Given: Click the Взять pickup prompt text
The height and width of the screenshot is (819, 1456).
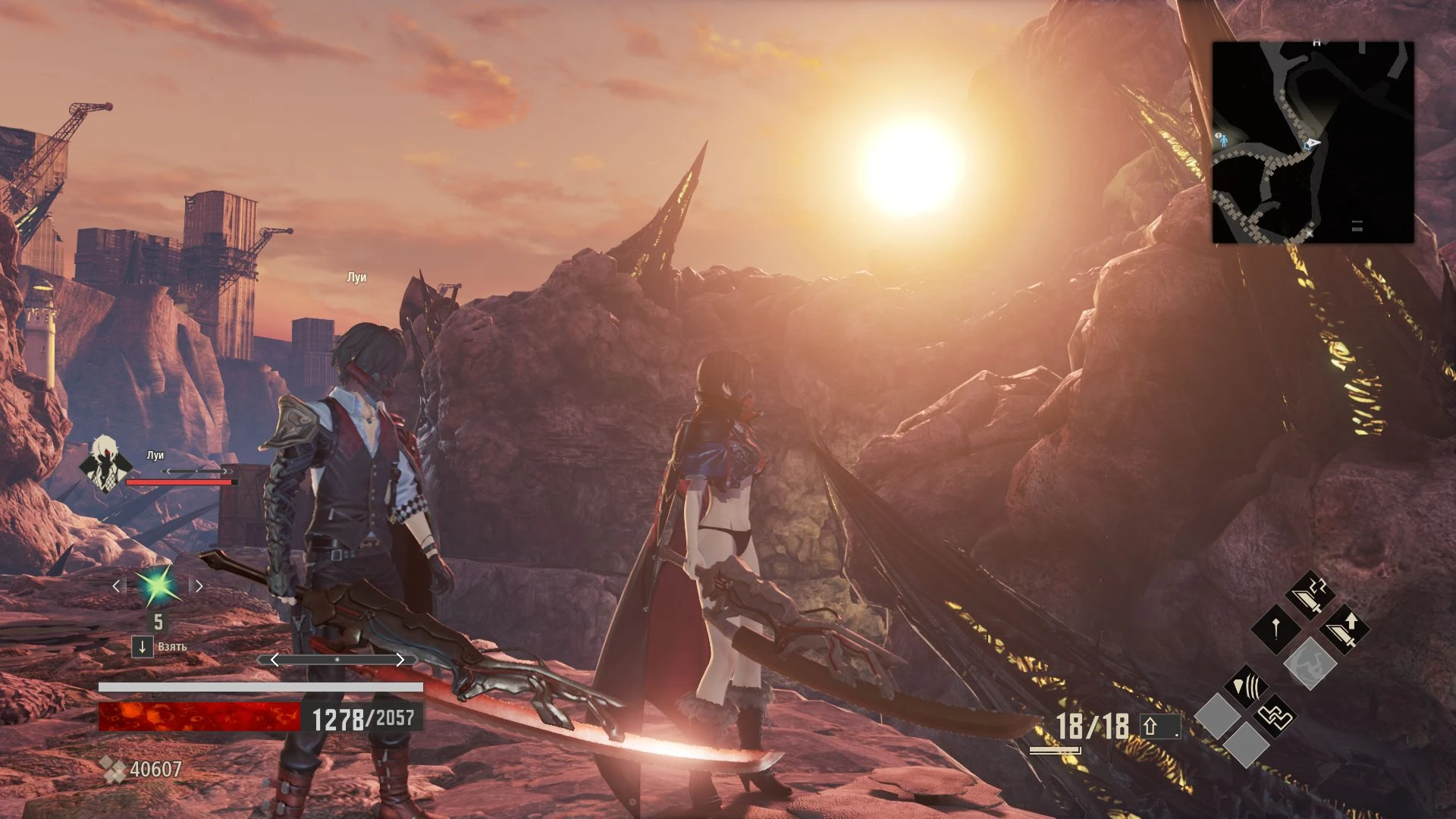Looking at the screenshot, I should (x=172, y=647).
